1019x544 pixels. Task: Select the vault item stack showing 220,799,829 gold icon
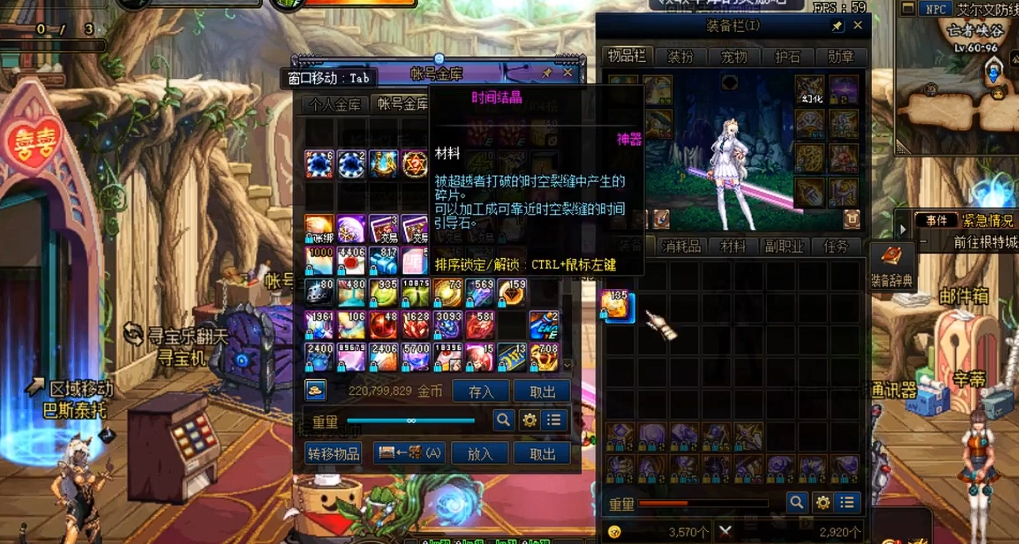coord(316,391)
